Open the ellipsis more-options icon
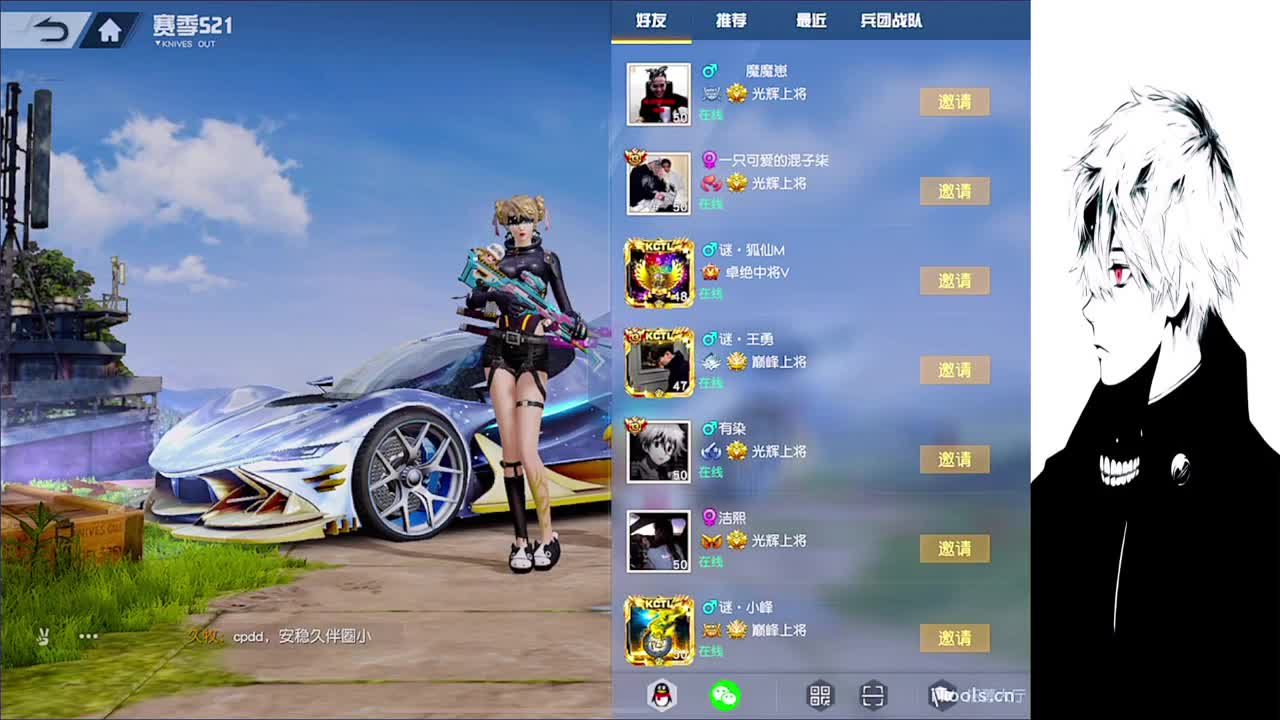Viewport: 1280px width, 720px height. coord(88,635)
